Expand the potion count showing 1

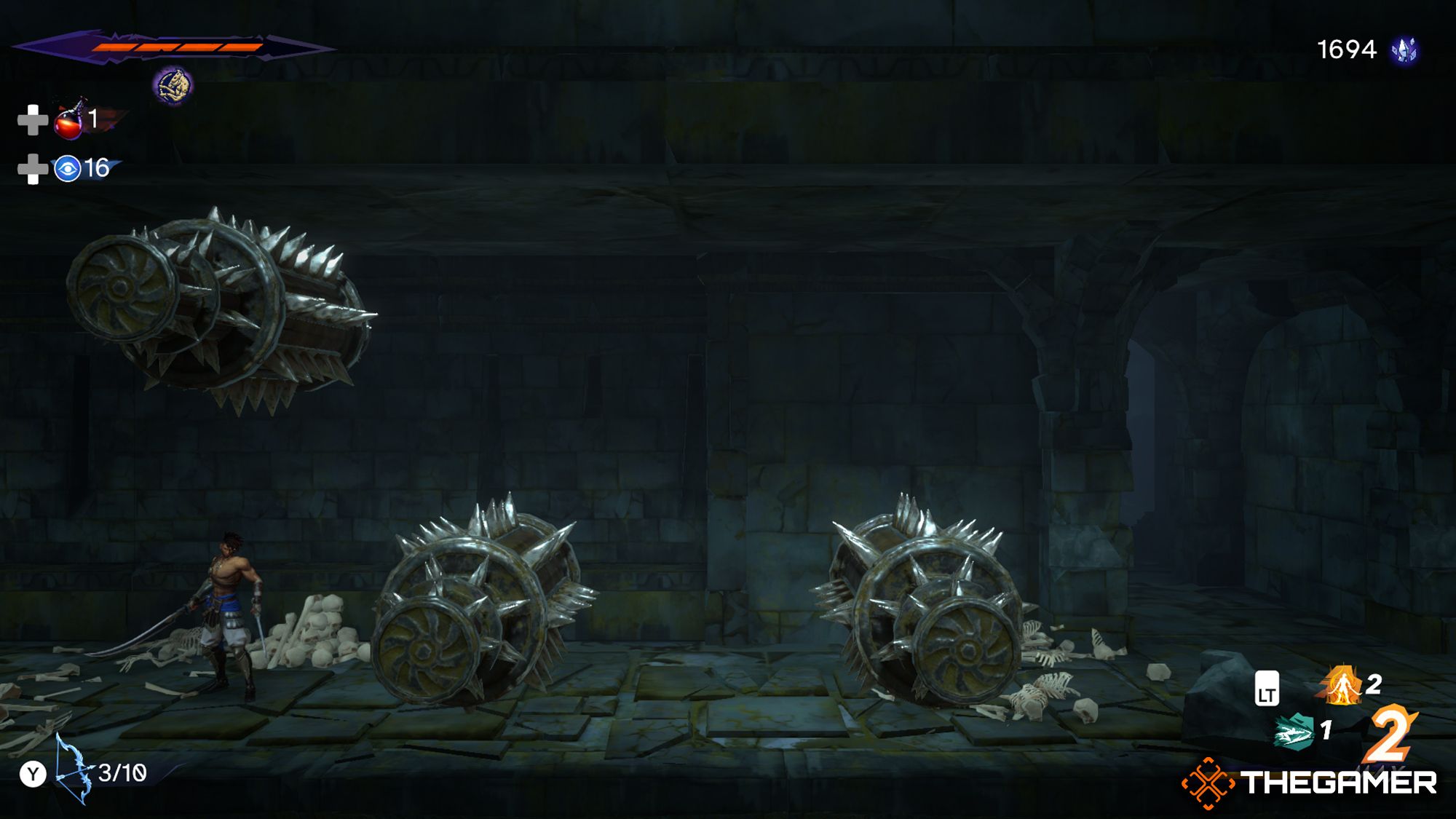click(x=94, y=121)
